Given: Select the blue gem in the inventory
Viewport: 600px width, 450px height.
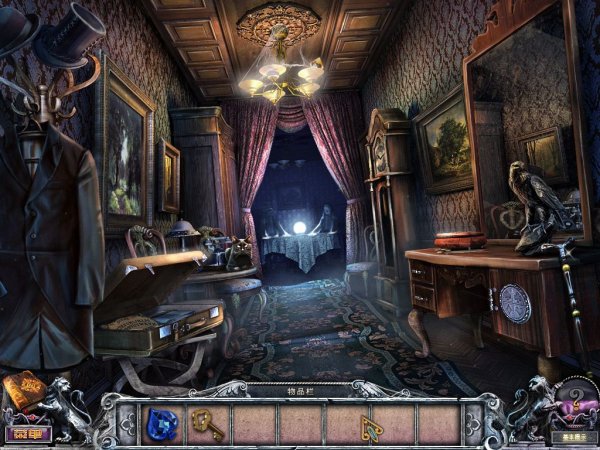Looking at the screenshot, I should coord(162,424).
